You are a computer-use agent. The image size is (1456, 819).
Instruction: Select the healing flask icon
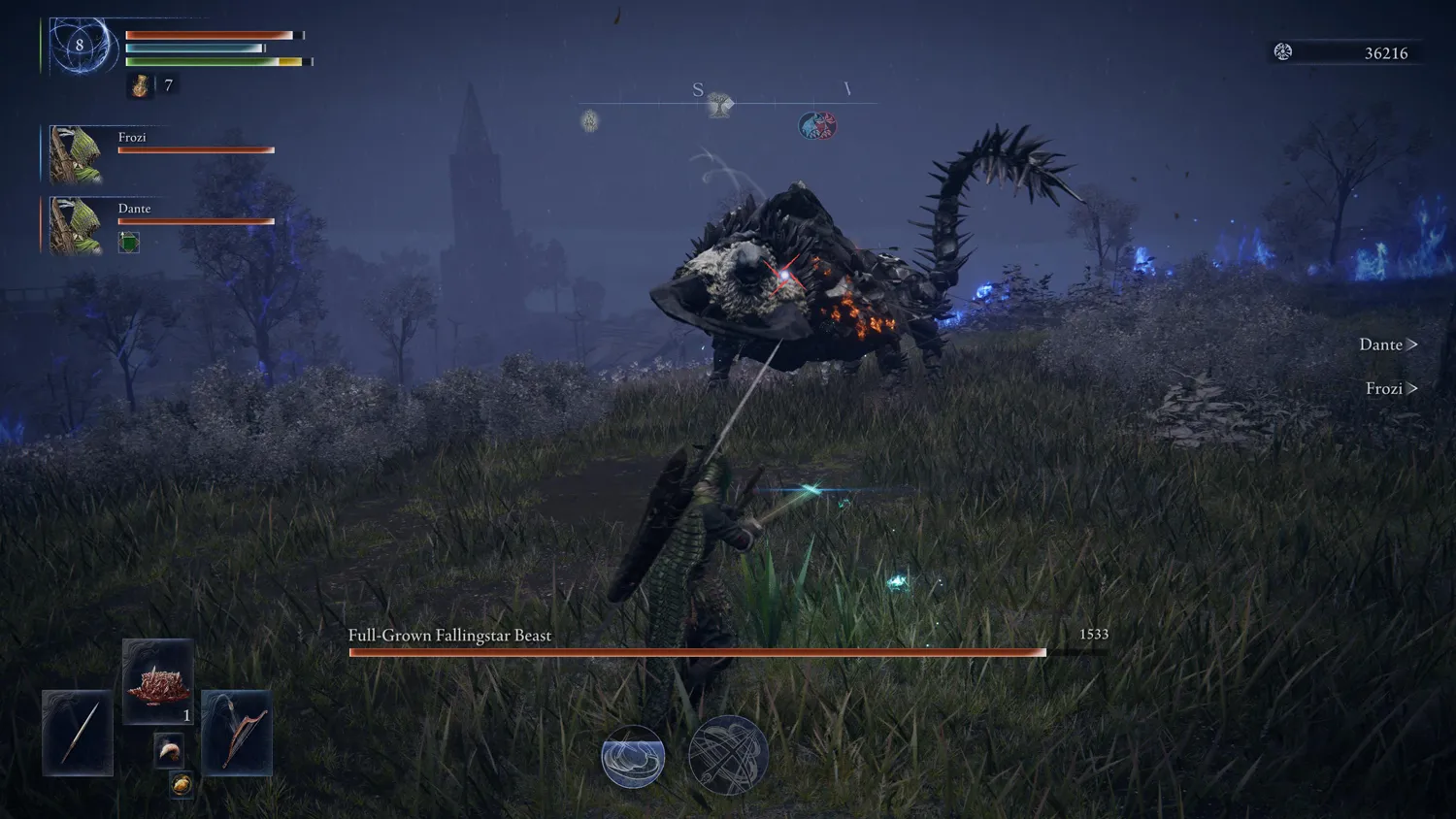tap(141, 86)
